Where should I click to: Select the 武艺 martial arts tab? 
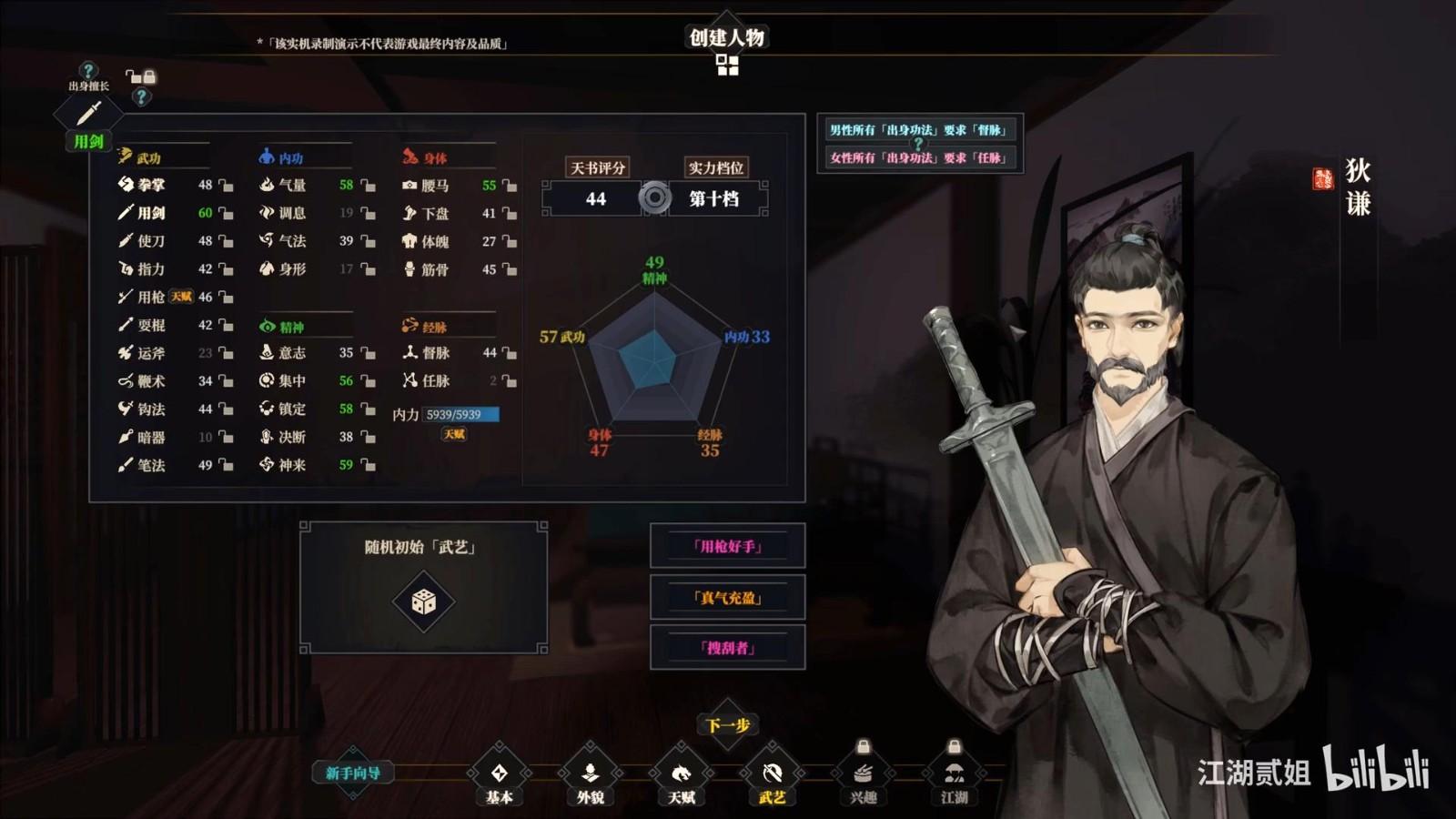point(772,774)
